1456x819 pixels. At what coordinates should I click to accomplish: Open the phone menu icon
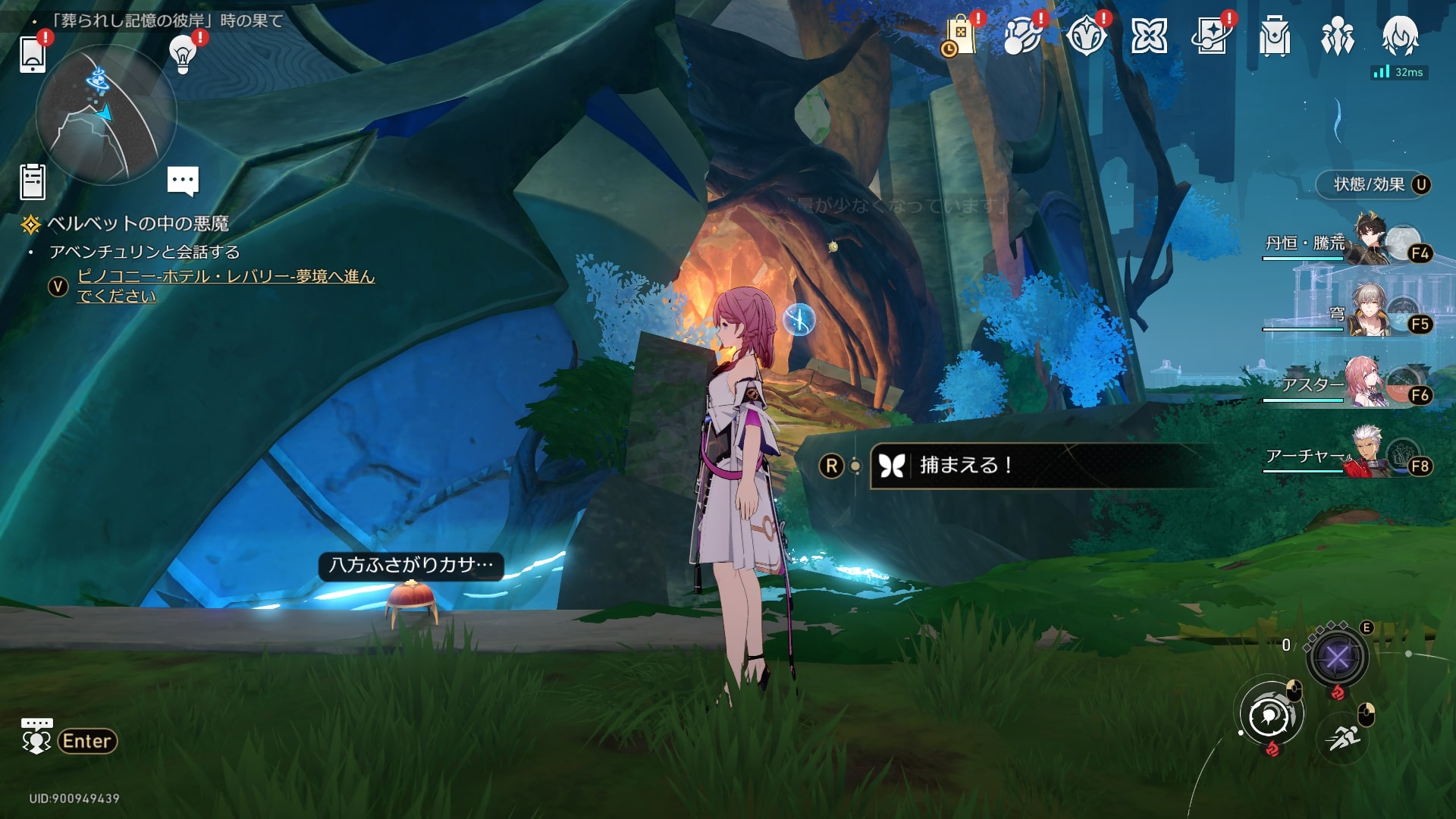point(33,54)
